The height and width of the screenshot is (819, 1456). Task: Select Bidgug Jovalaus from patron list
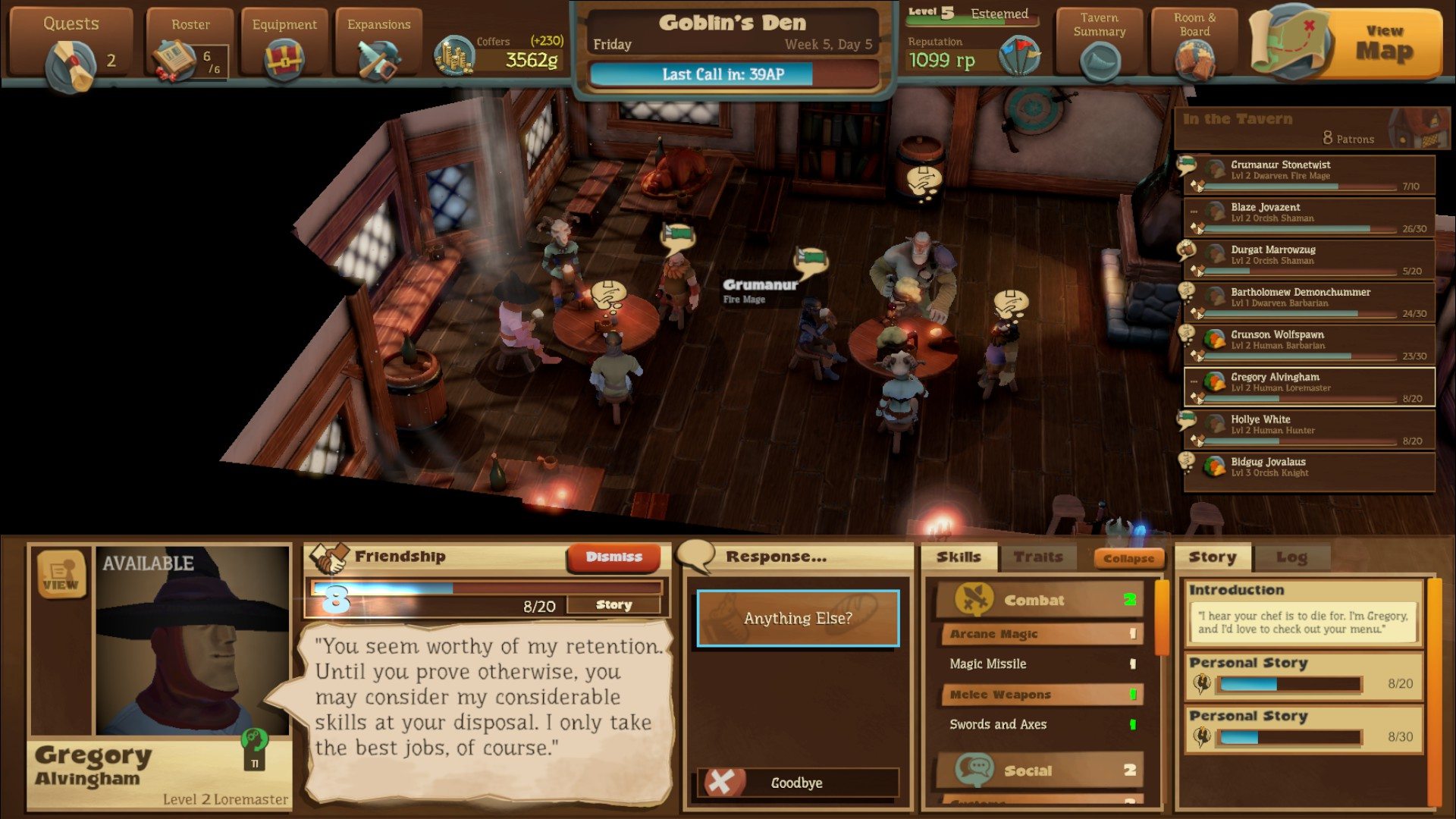click(x=1309, y=472)
